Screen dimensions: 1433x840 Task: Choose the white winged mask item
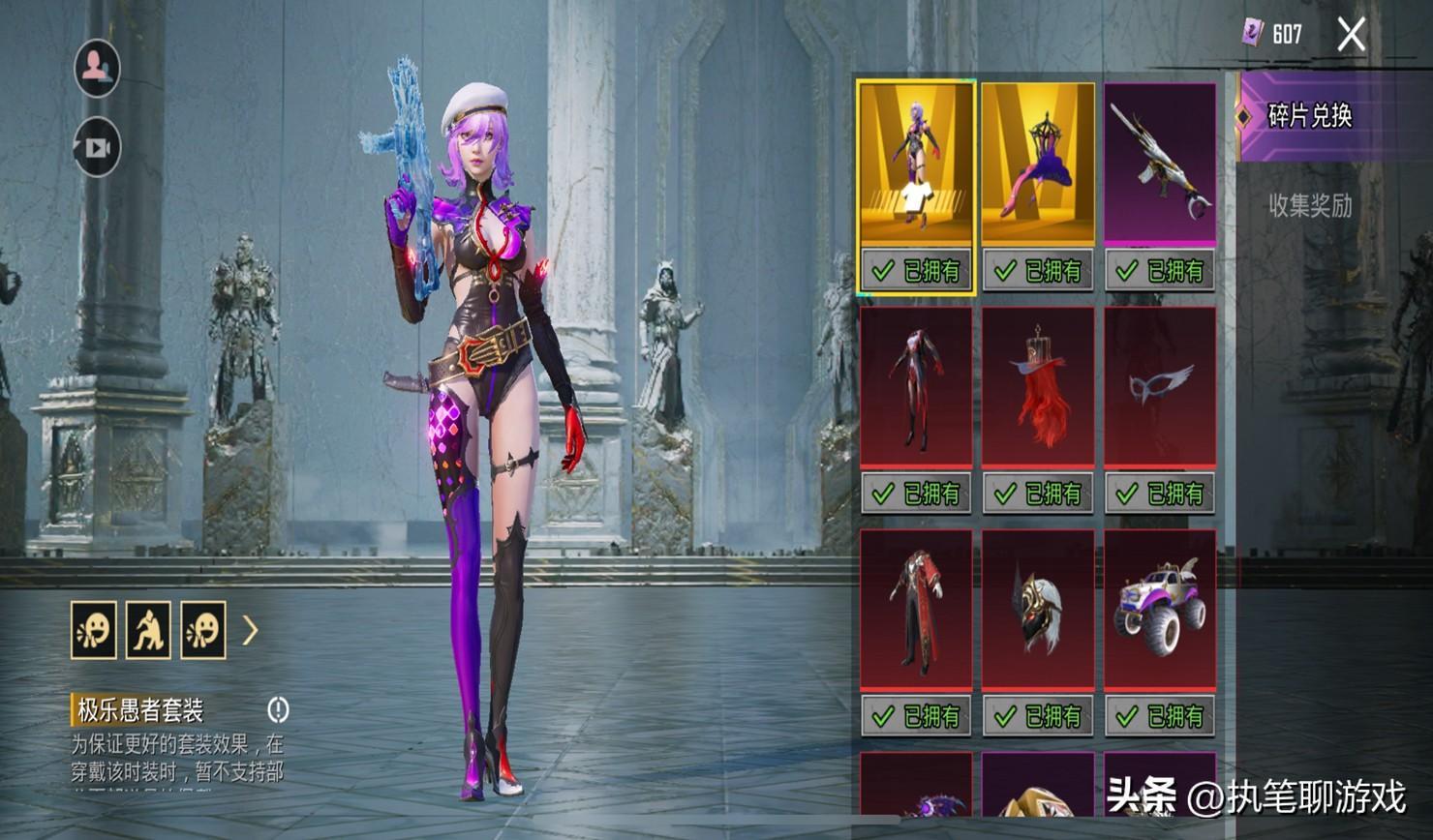[1160, 387]
